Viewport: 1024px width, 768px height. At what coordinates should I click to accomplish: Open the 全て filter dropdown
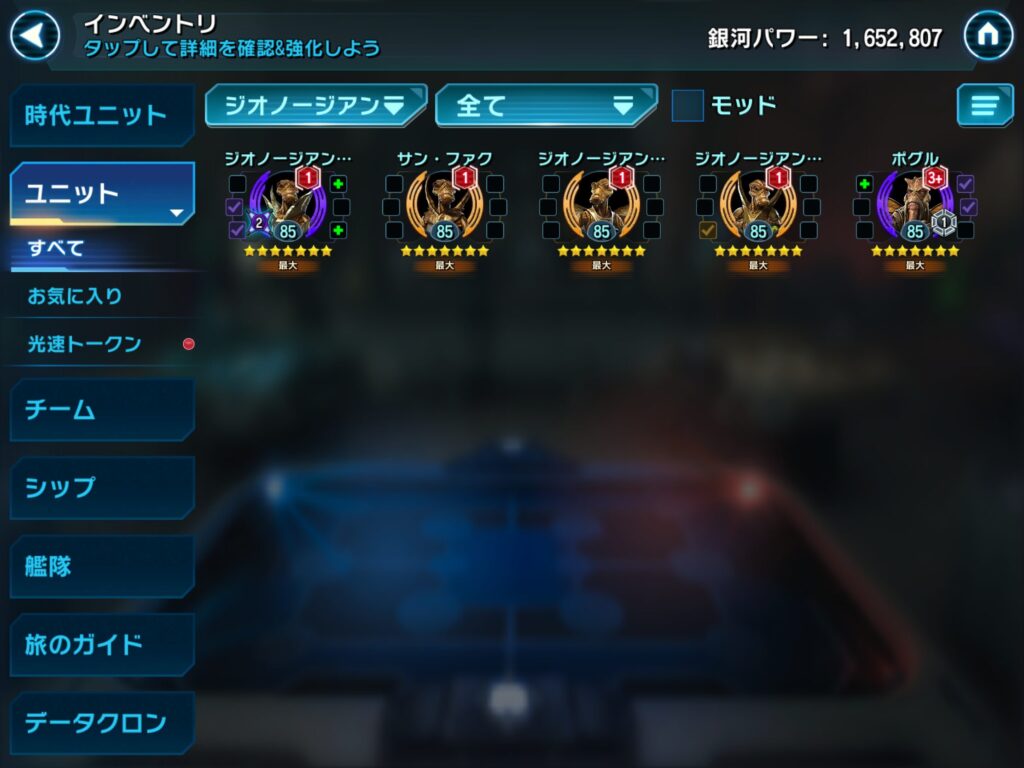point(546,105)
